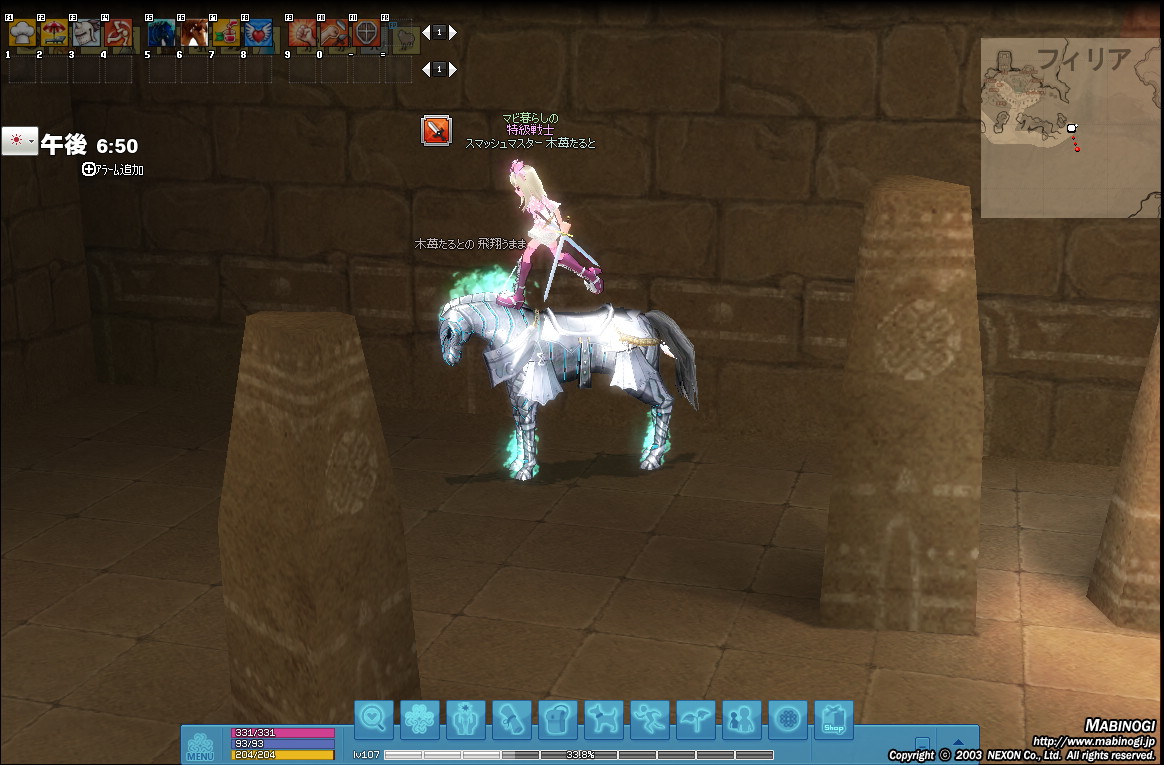1164x765 pixels.
Task: Open the magnifying glass heart search button
Action: coord(374,718)
